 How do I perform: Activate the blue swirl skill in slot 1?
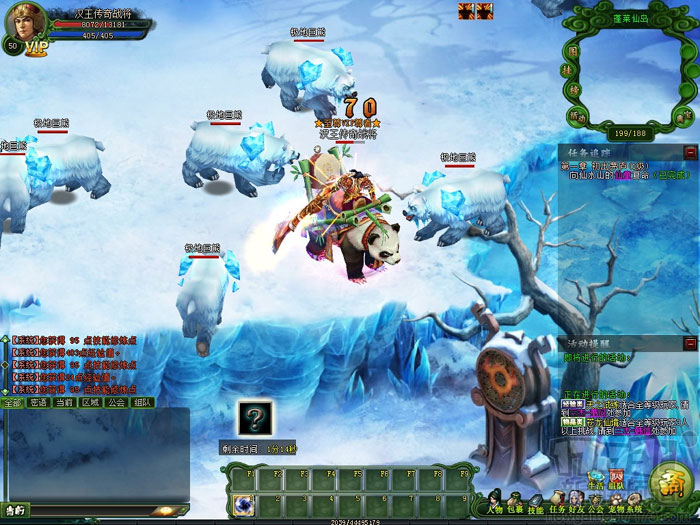tap(241, 503)
